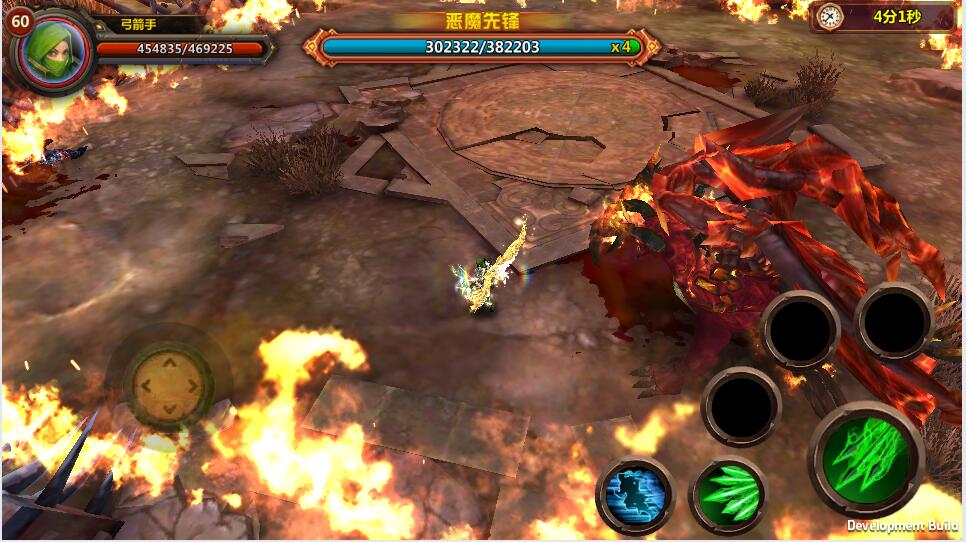
Task: Tap the virtual joystick pad
Action: (168, 385)
